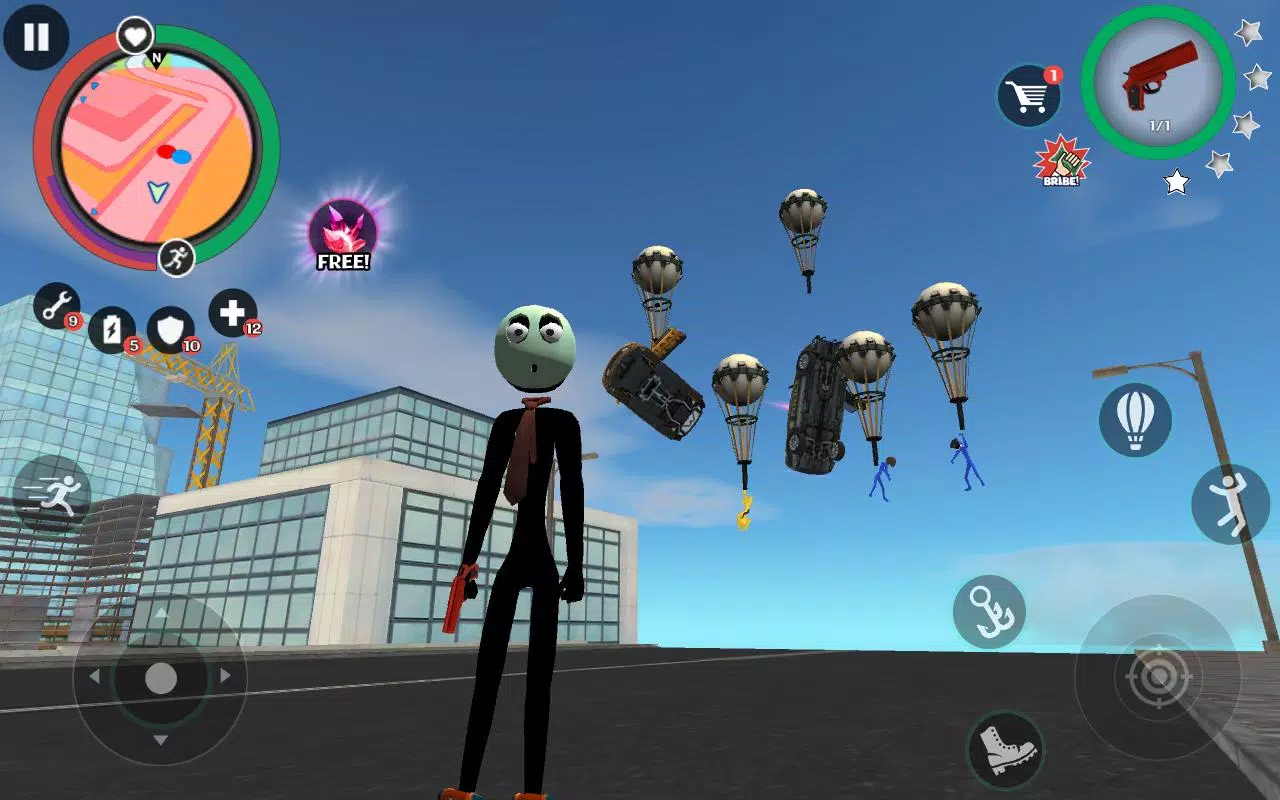Use the kick boot attack

pyautogui.click(x=1005, y=748)
